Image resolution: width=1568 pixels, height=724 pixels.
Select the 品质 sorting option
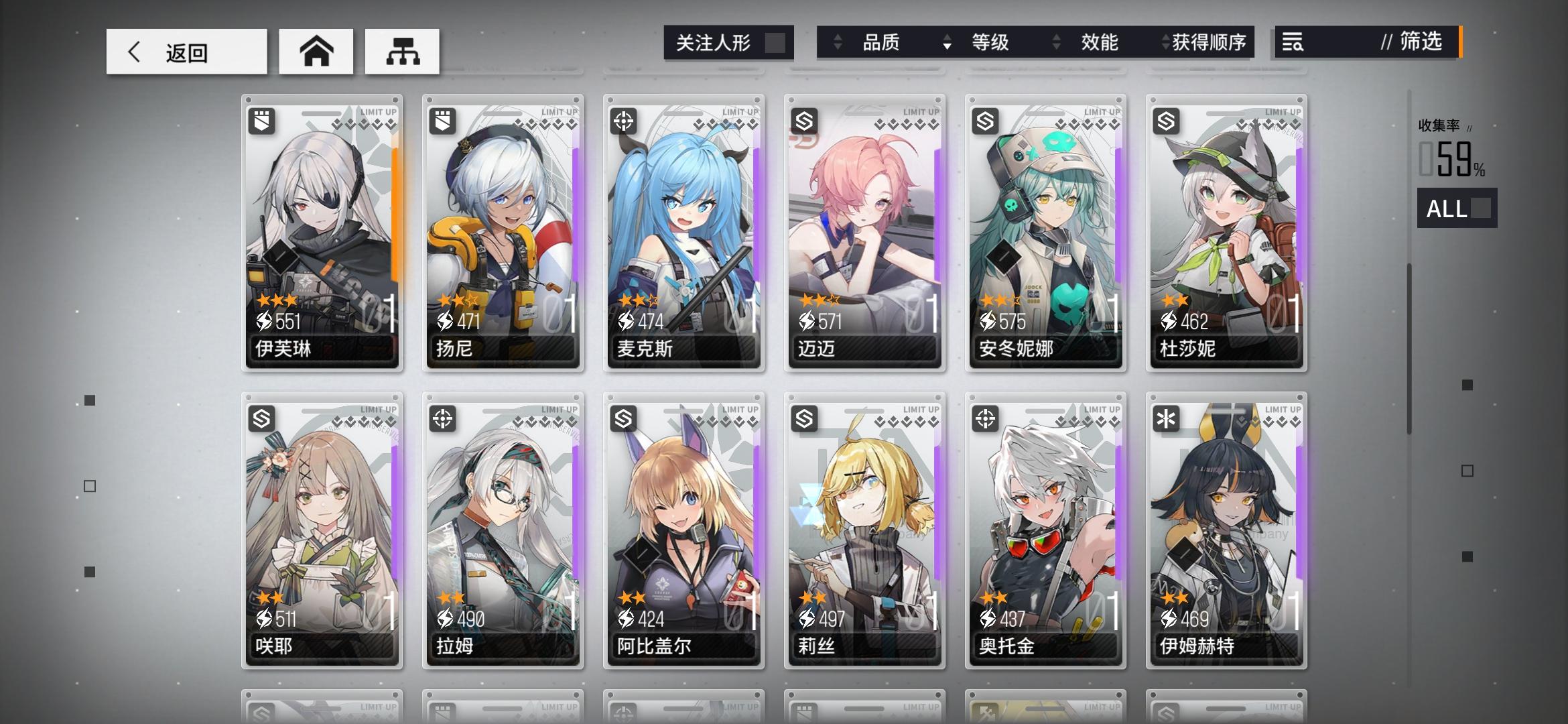883,42
